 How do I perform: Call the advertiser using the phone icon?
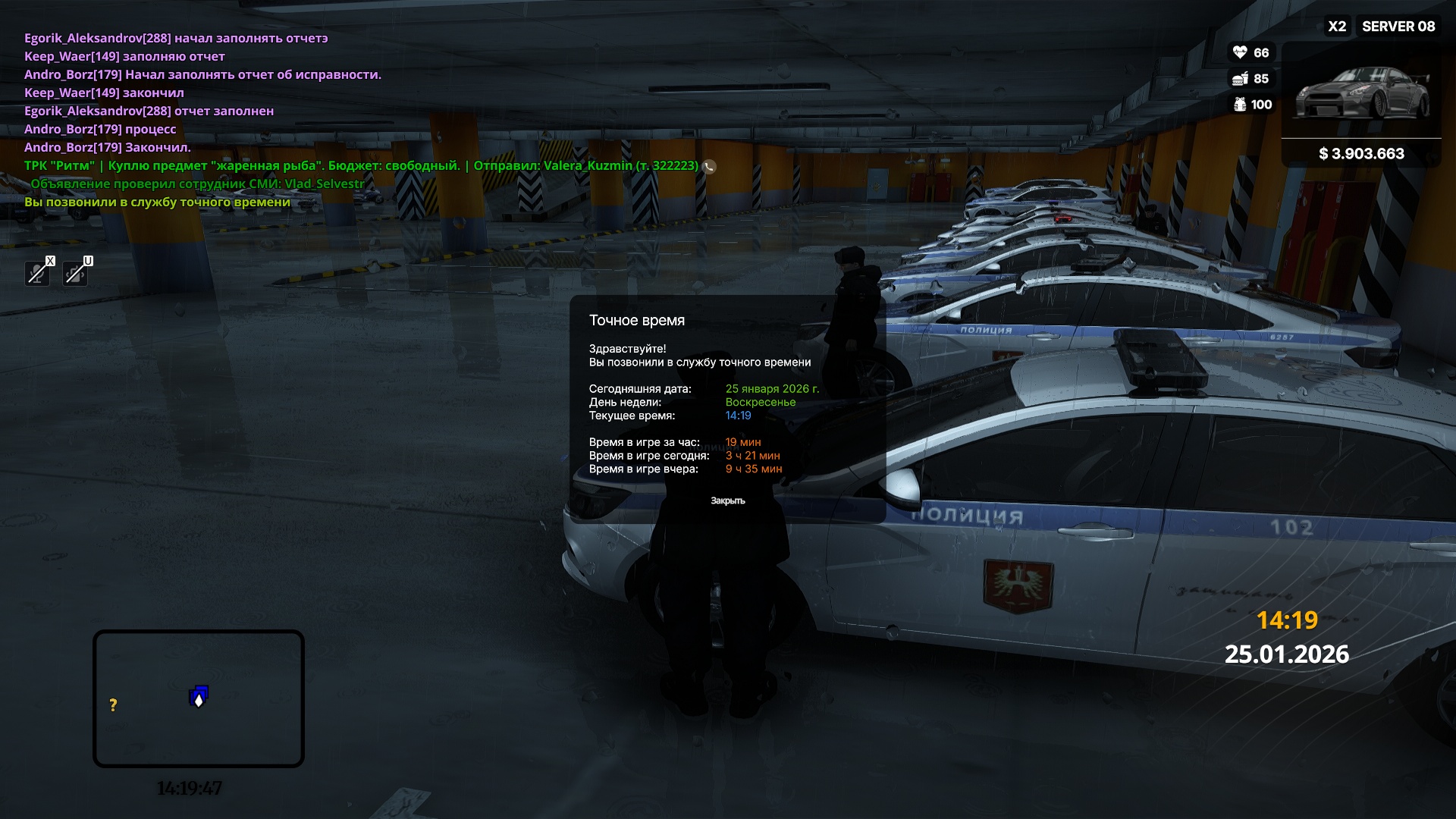(x=709, y=167)
